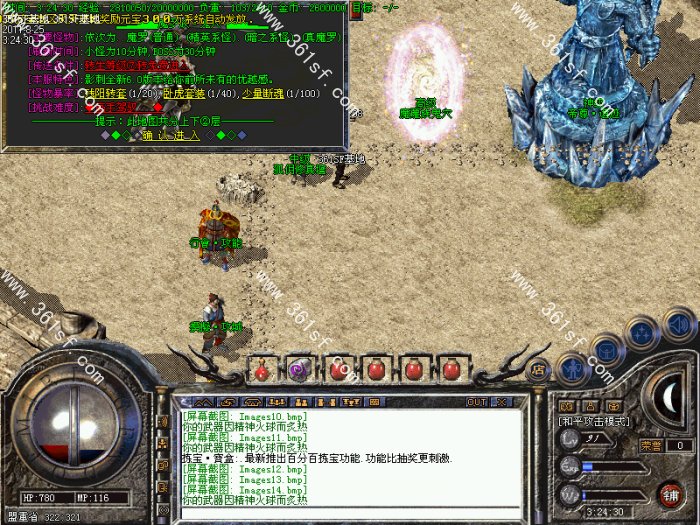Screen dimensions: 700x525
Task: Use the small red potion flask slot
Action: click(260, 370)
